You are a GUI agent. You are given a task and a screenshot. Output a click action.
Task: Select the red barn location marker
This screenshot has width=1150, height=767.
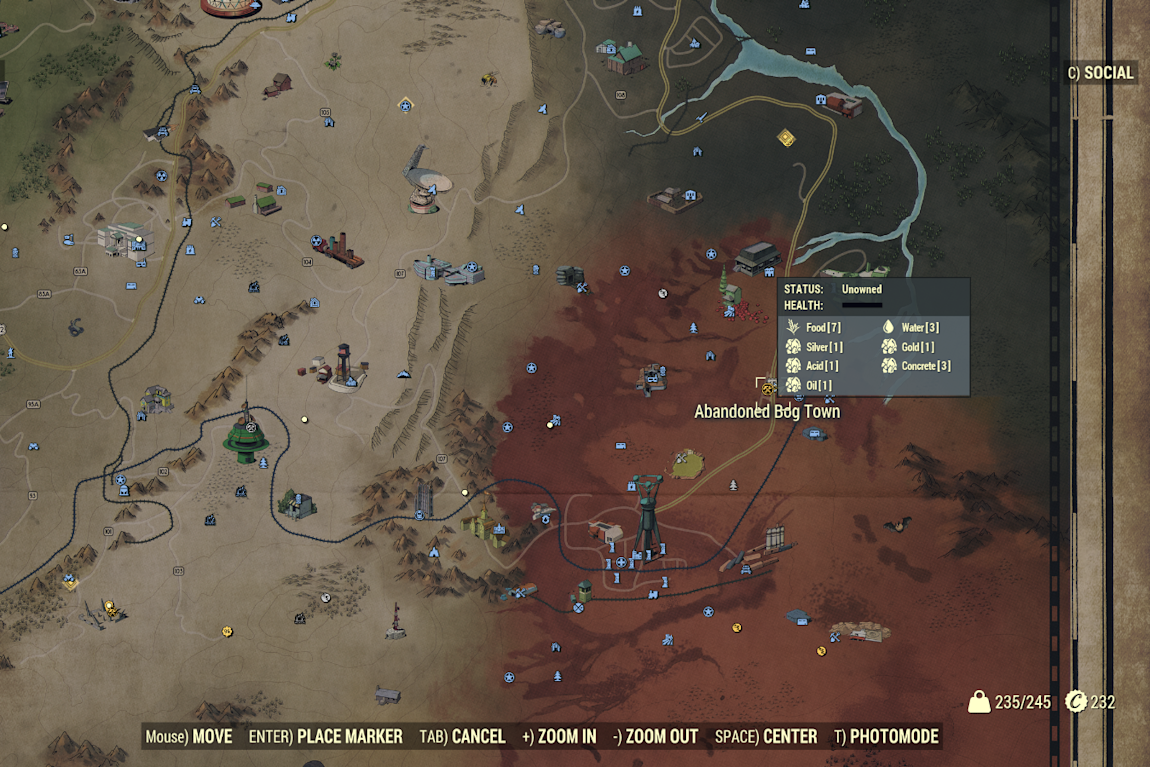point(278,84)
